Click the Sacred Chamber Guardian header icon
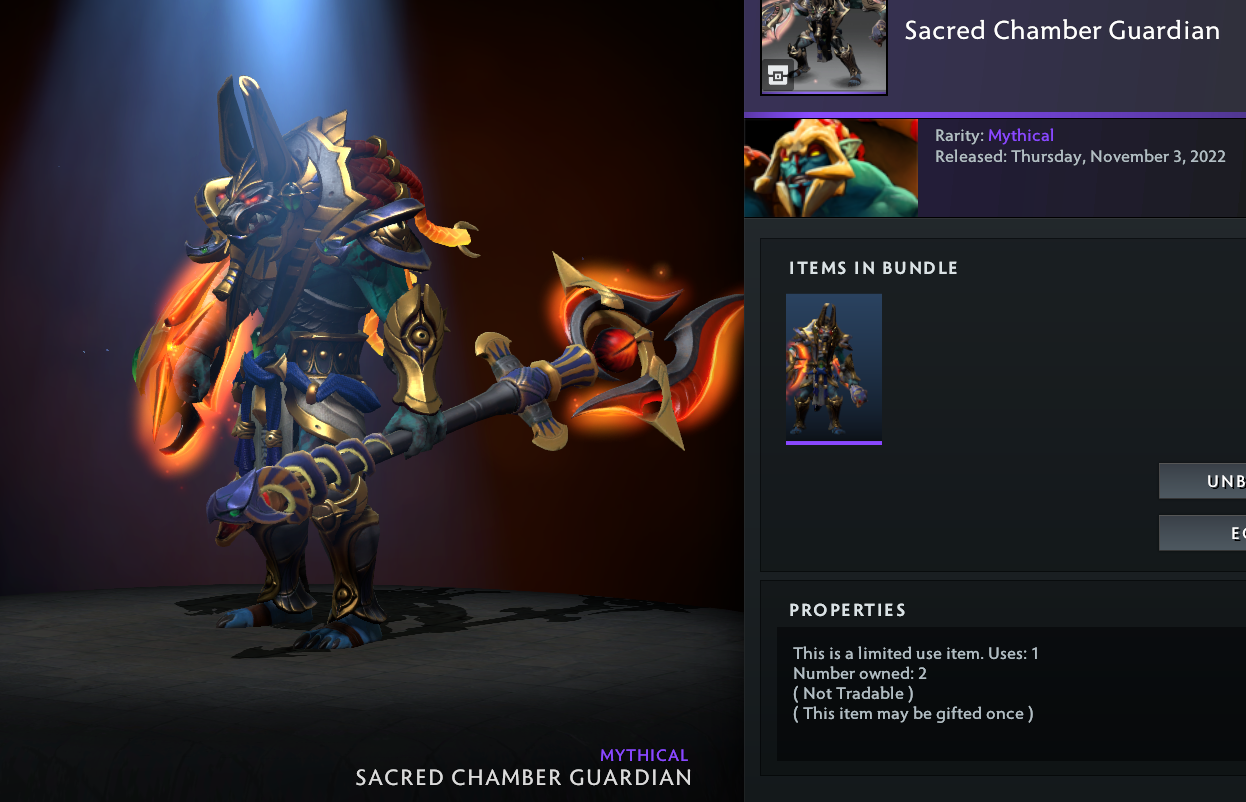The height and width of the screenshot is (802, 1246). (x=823, y=47)
